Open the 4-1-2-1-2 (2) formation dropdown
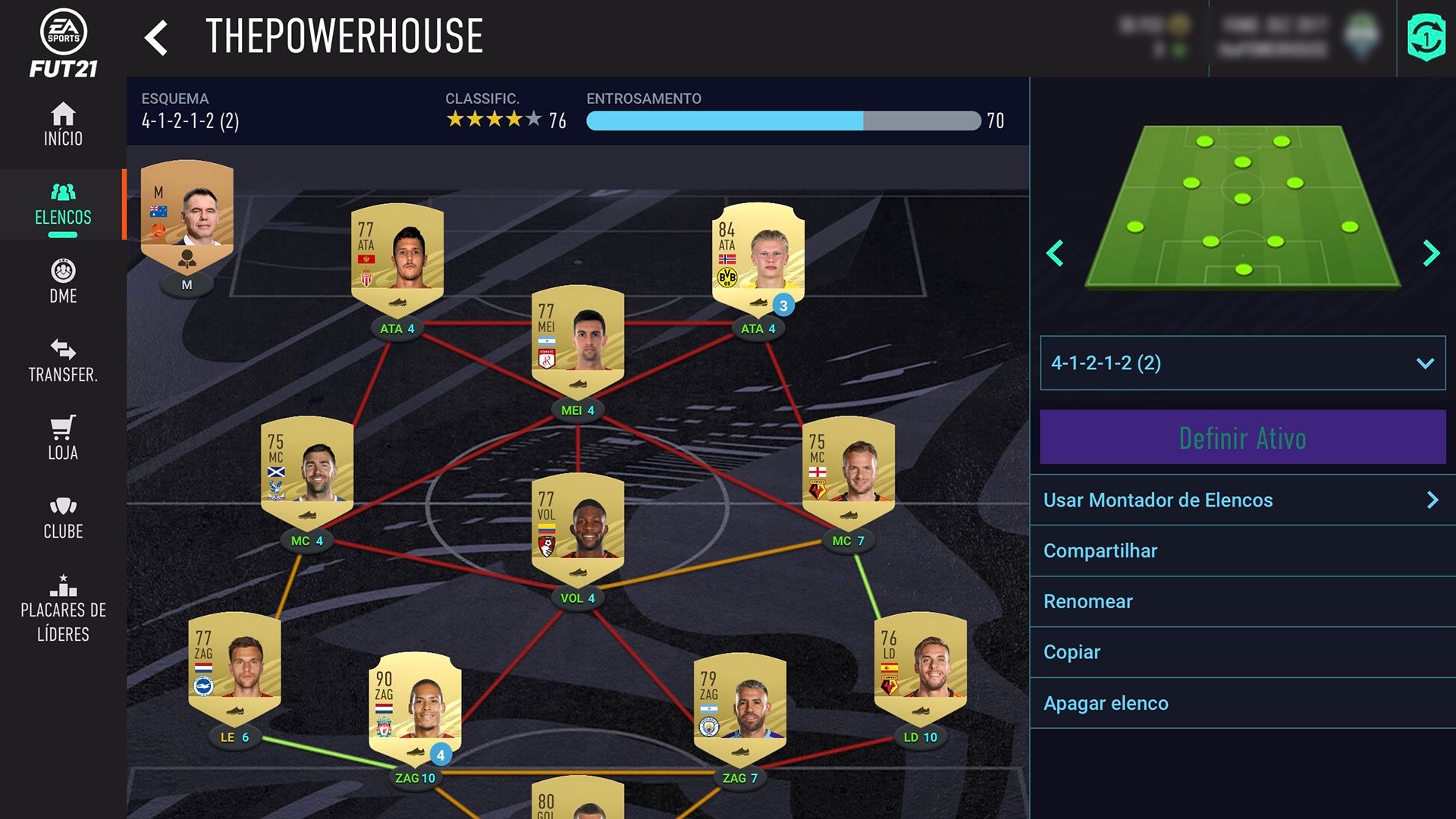 1241,363
